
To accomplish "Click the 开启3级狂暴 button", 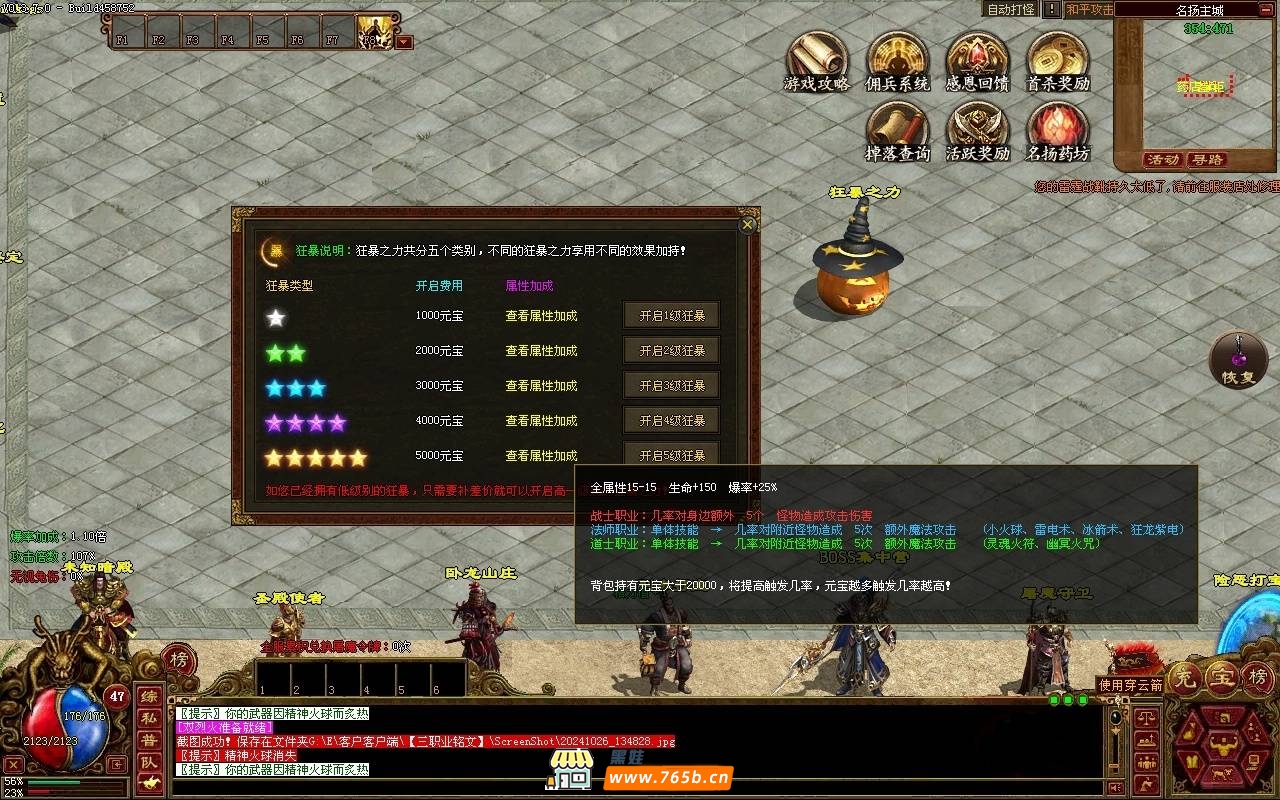I will pyautogui.click(x=672, y=386).
